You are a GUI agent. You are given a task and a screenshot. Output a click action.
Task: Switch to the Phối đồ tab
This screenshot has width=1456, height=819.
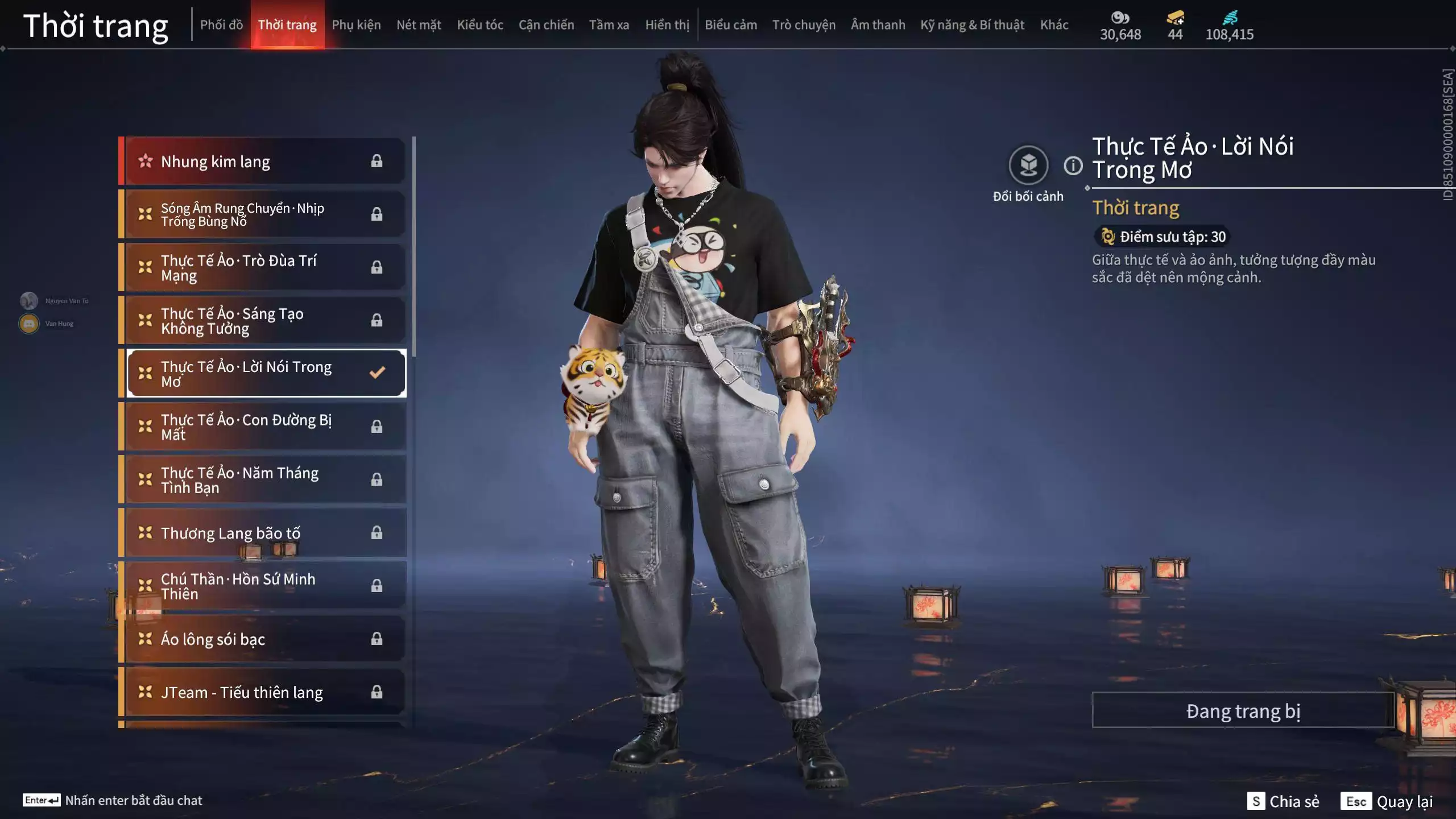click(x=221, y=25)
